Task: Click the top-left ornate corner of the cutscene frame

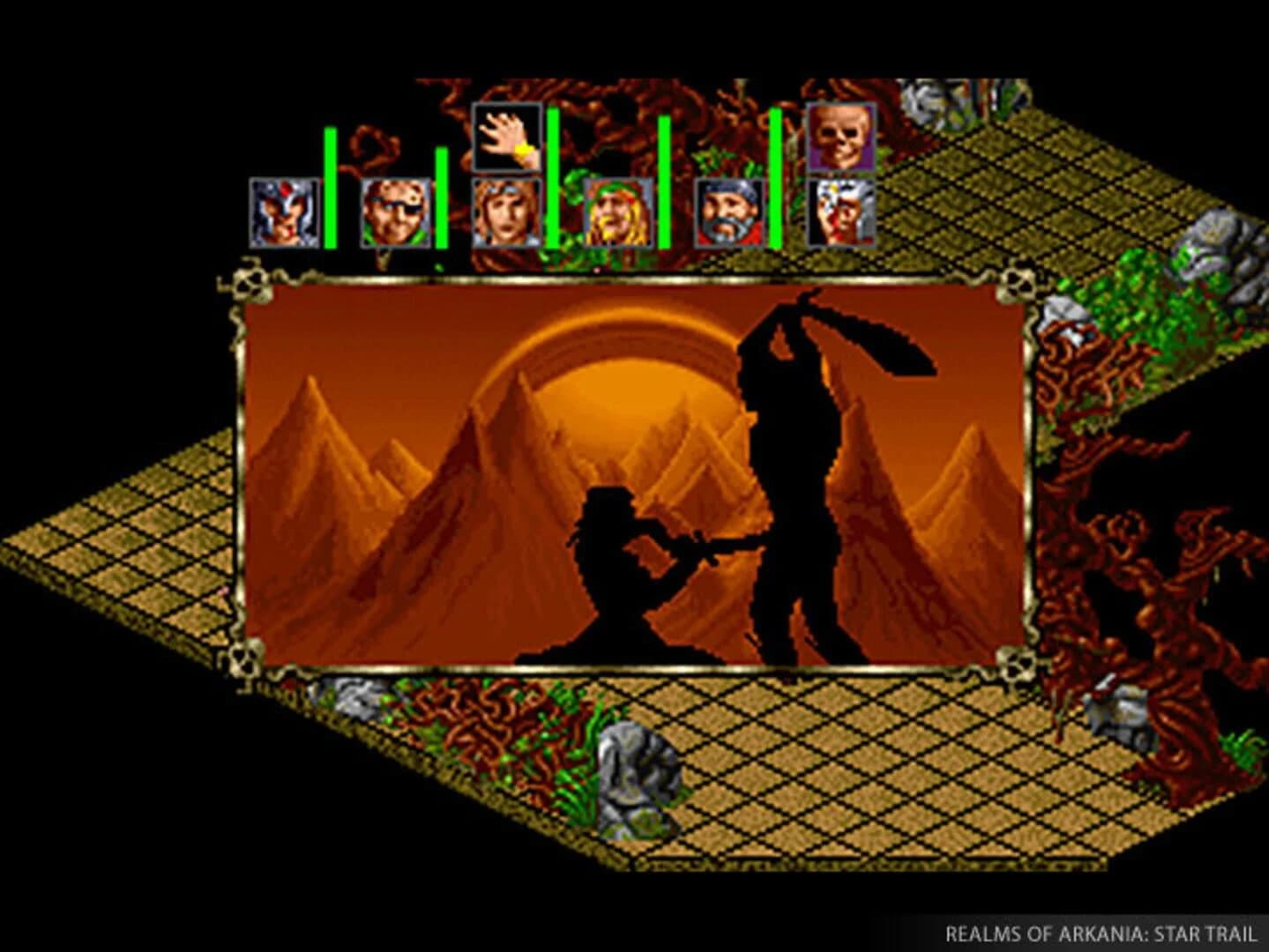Action: (251, 286)
